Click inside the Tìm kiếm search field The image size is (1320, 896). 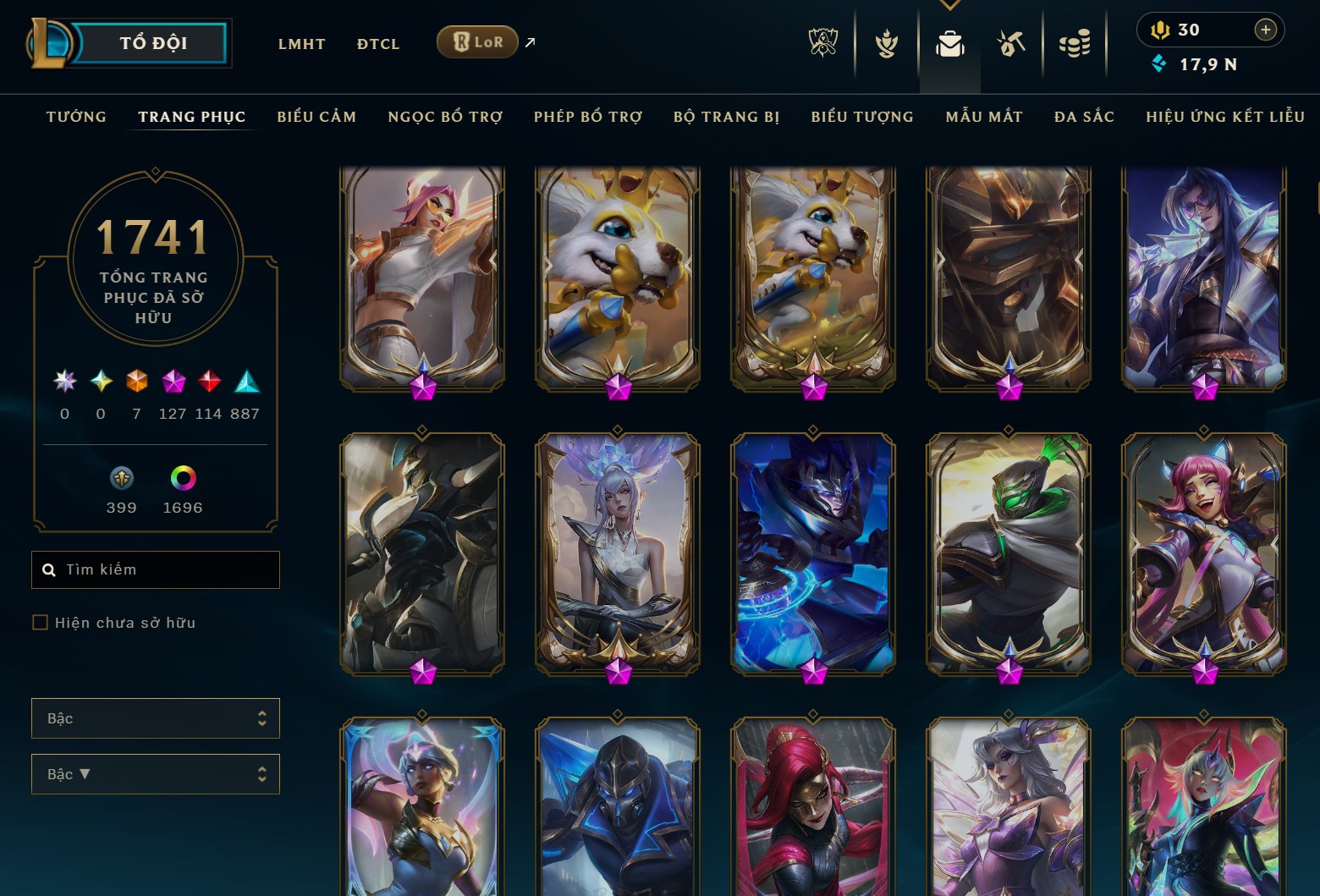(x=155, y=569)
